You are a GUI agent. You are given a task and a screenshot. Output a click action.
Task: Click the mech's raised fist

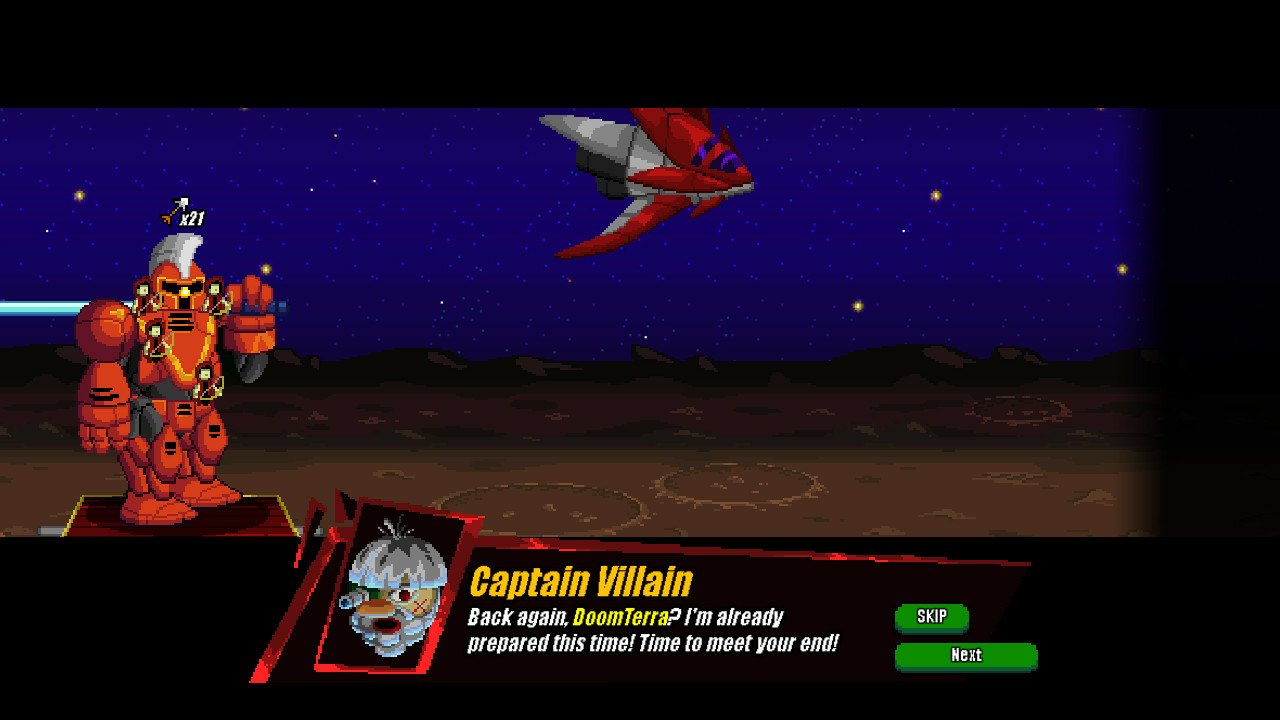point(250,322)
